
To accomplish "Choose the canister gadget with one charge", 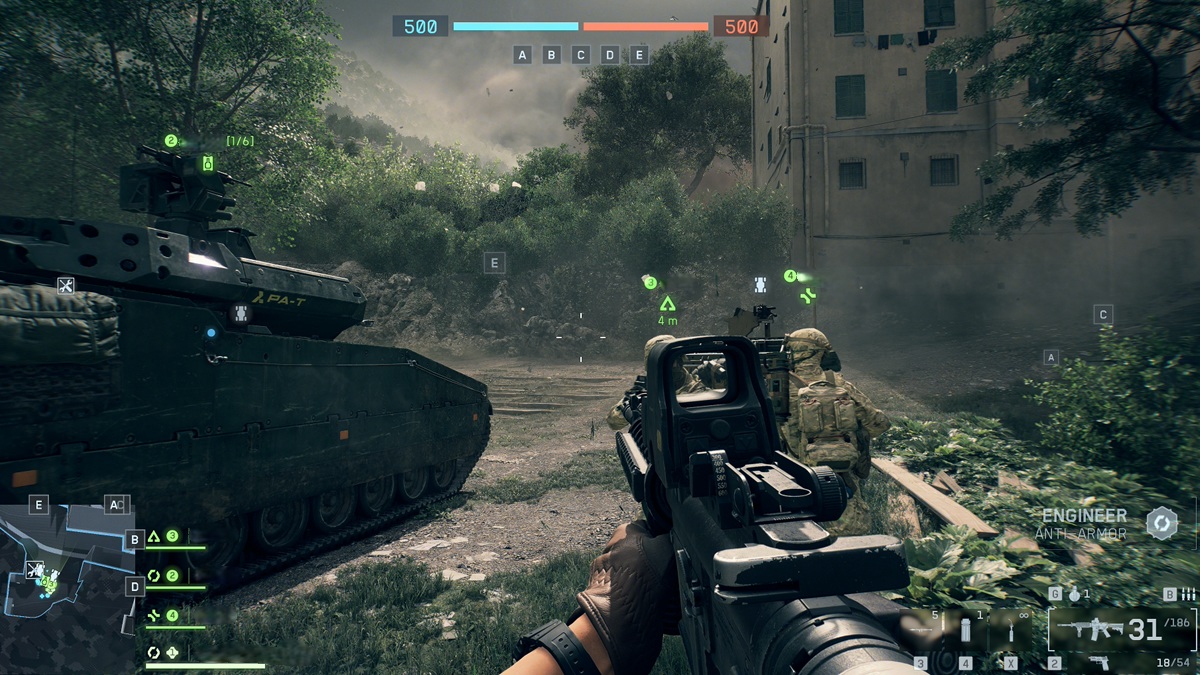I will point(966,632).
